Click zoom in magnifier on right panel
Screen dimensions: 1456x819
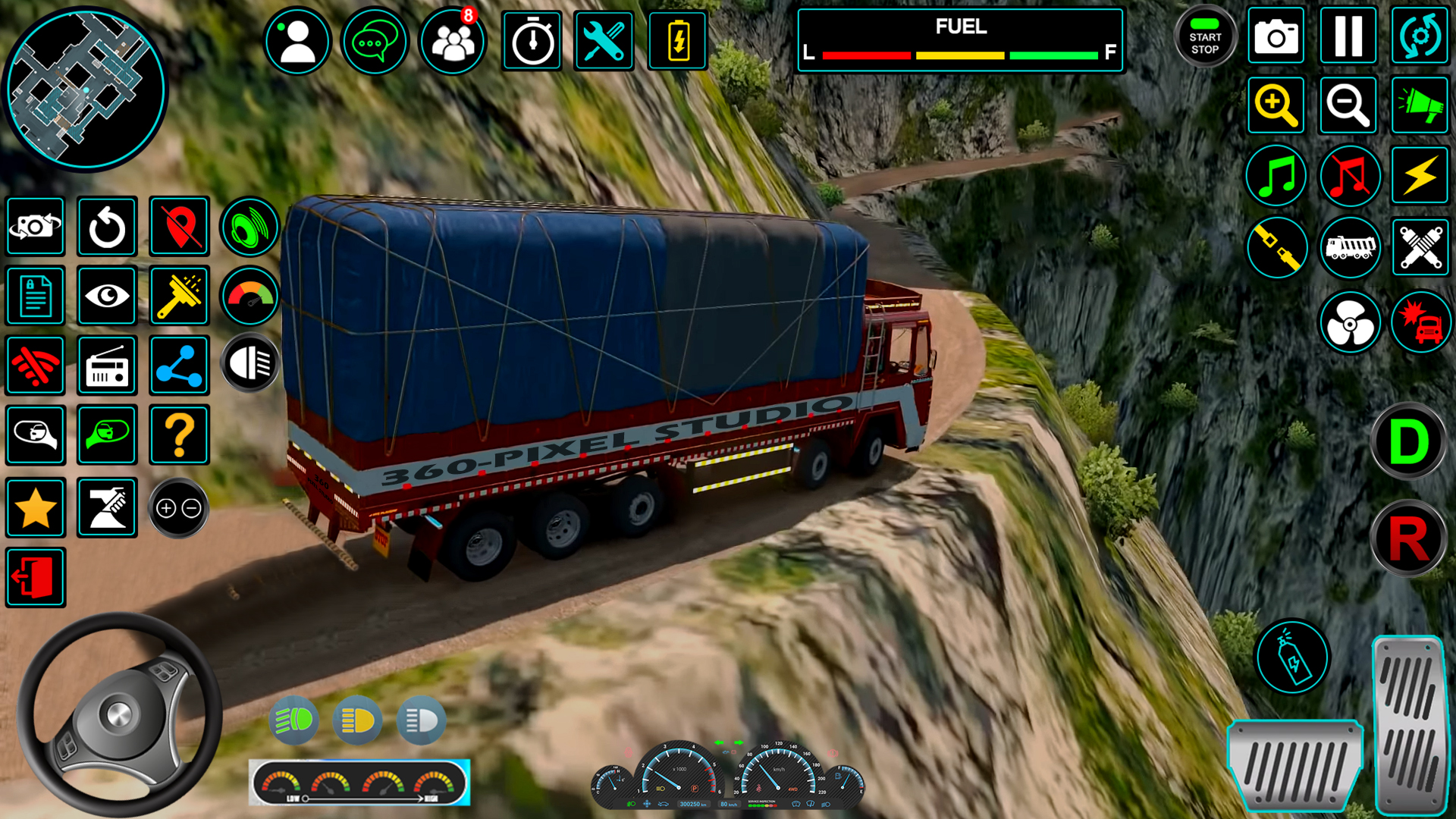coord(1276,105)
